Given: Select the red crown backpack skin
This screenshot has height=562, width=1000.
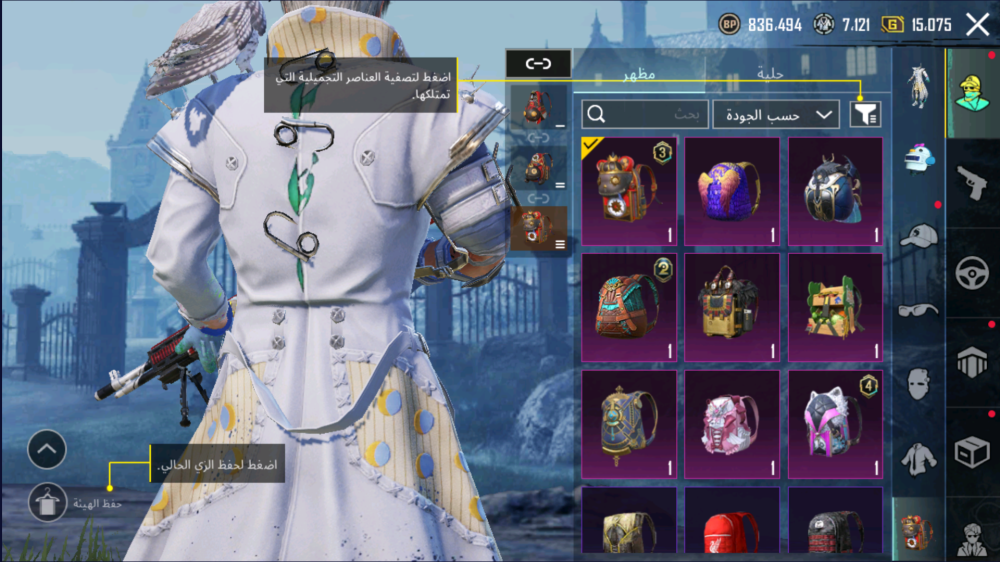Looking at the screenshot, I should pyautogui.click(x=629, y=191).
